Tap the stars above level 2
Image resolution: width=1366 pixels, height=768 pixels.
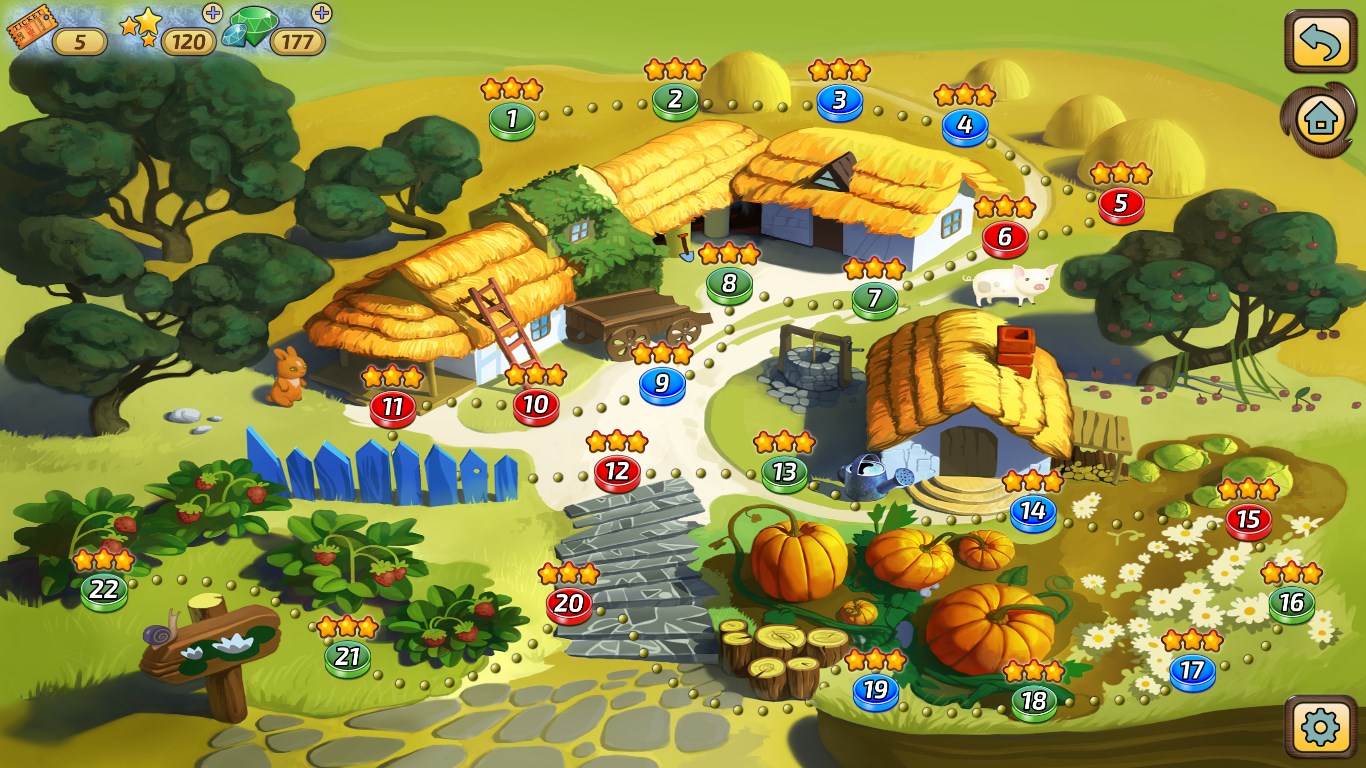pos(675,70)
